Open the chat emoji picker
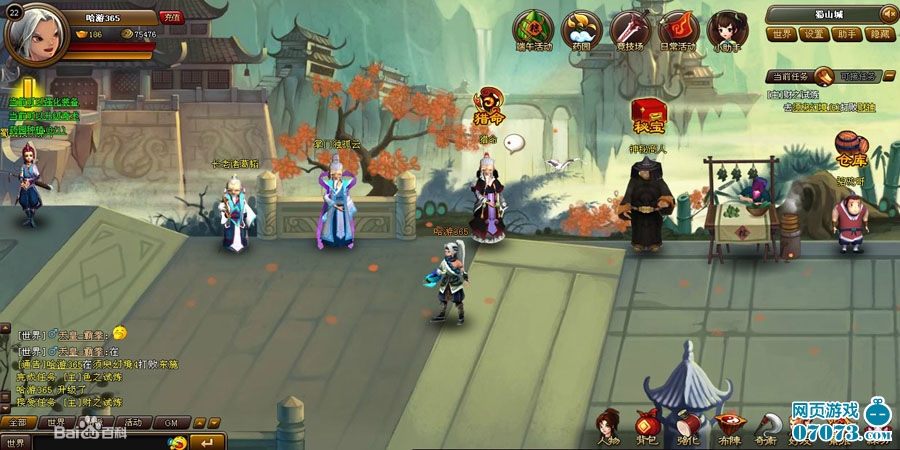 176,442
